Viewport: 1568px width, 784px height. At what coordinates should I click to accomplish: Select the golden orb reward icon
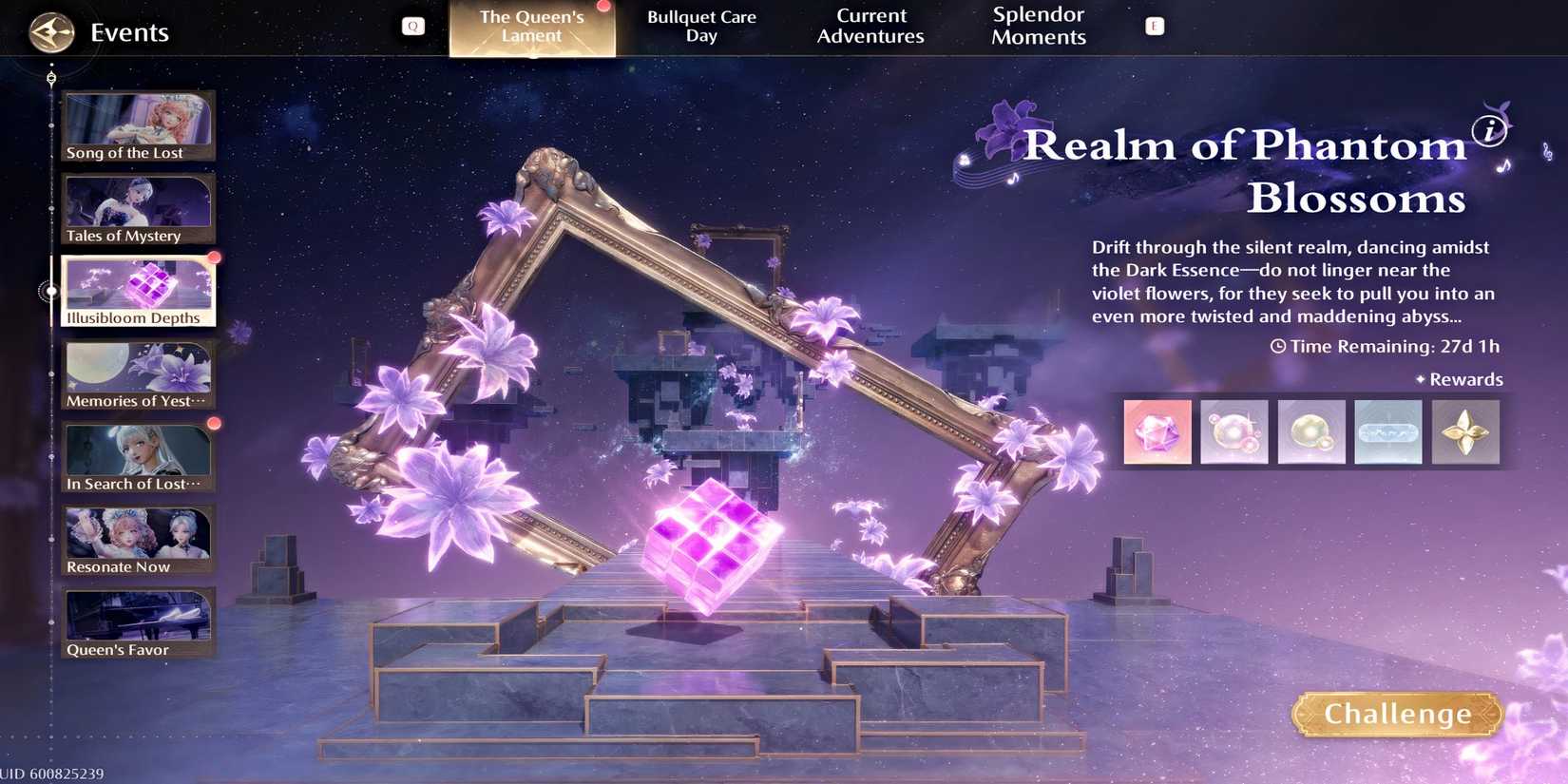(x=1310, y=432)
